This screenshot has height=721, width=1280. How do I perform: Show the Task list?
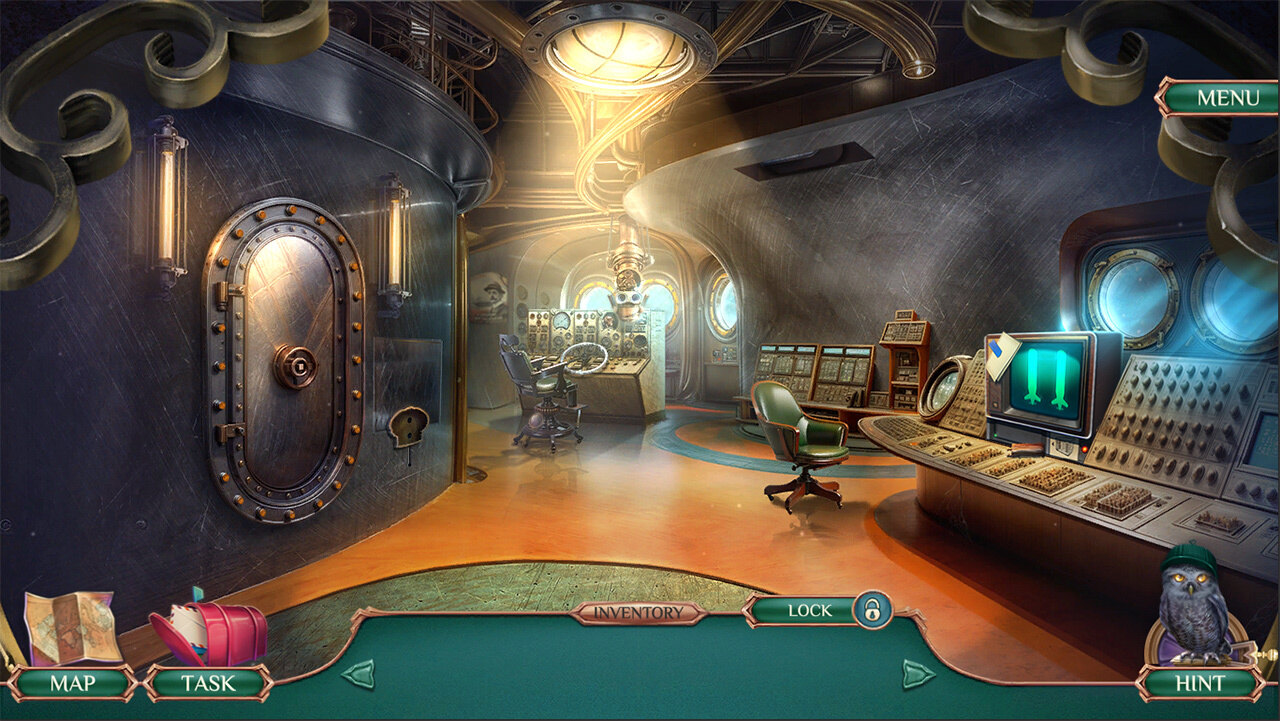click(x=208, y=684)
